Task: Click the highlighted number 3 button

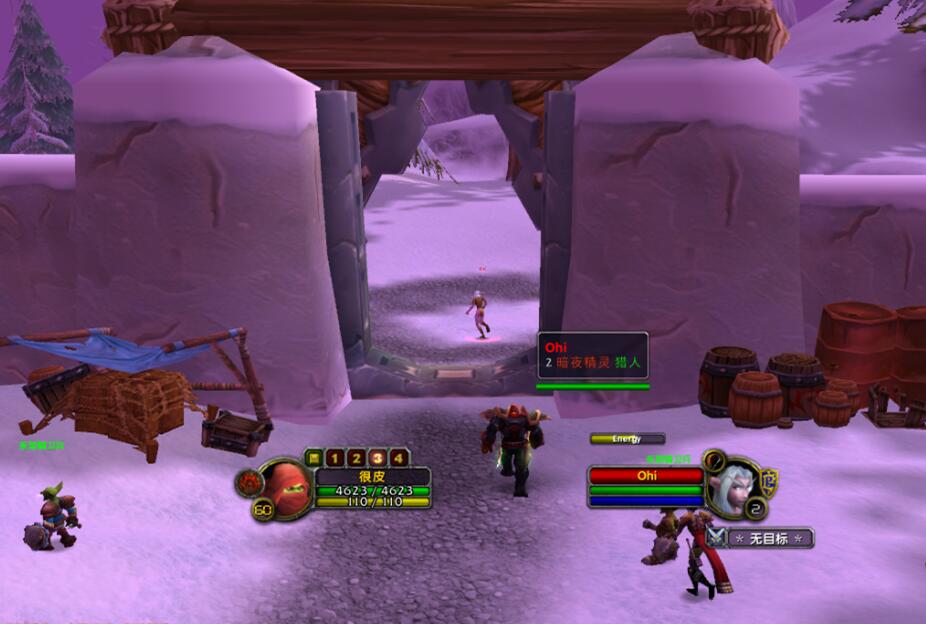Action: [x=377, y=458]
